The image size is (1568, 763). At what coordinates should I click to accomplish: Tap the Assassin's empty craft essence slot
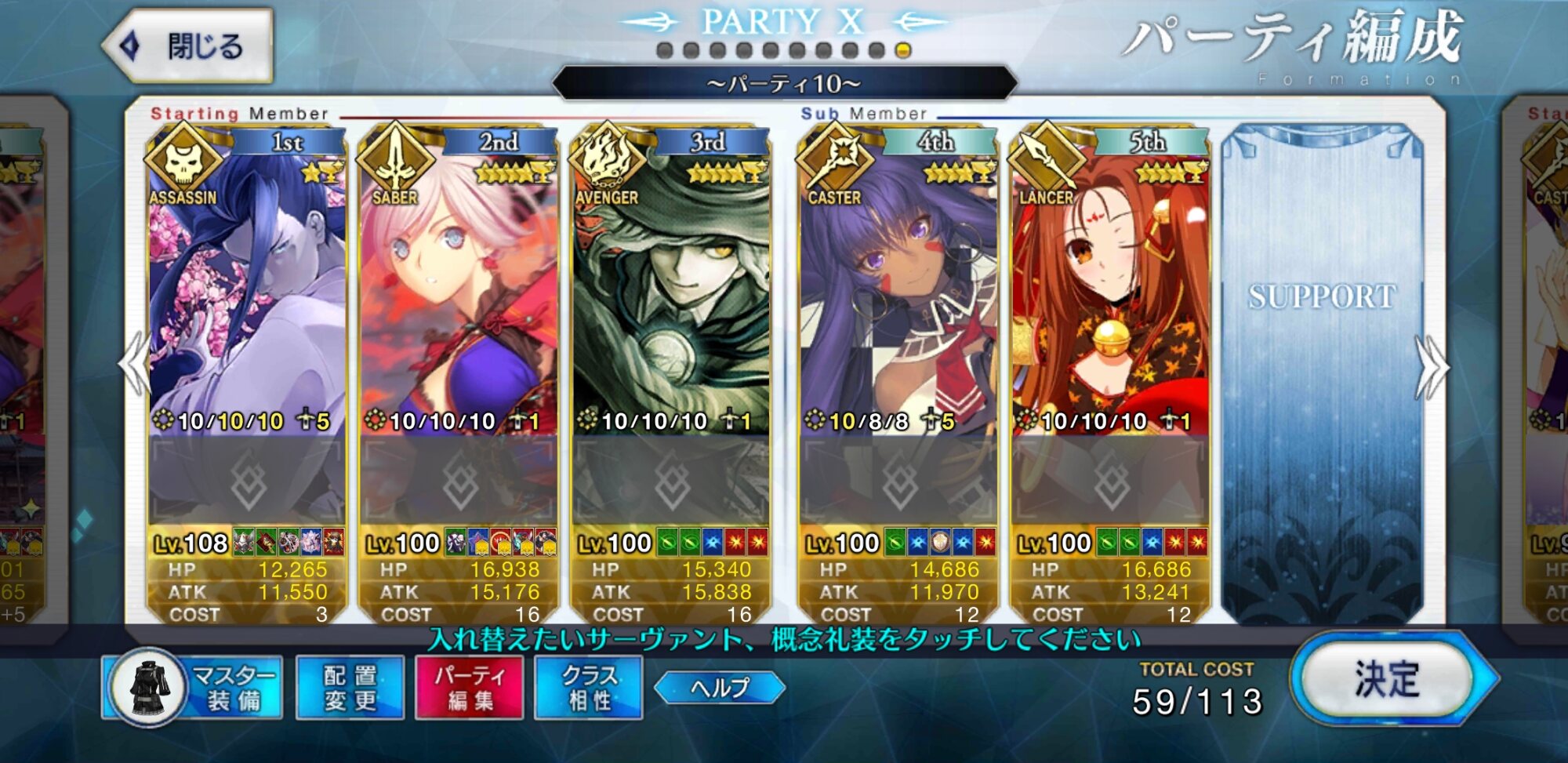tap(247, 480)
